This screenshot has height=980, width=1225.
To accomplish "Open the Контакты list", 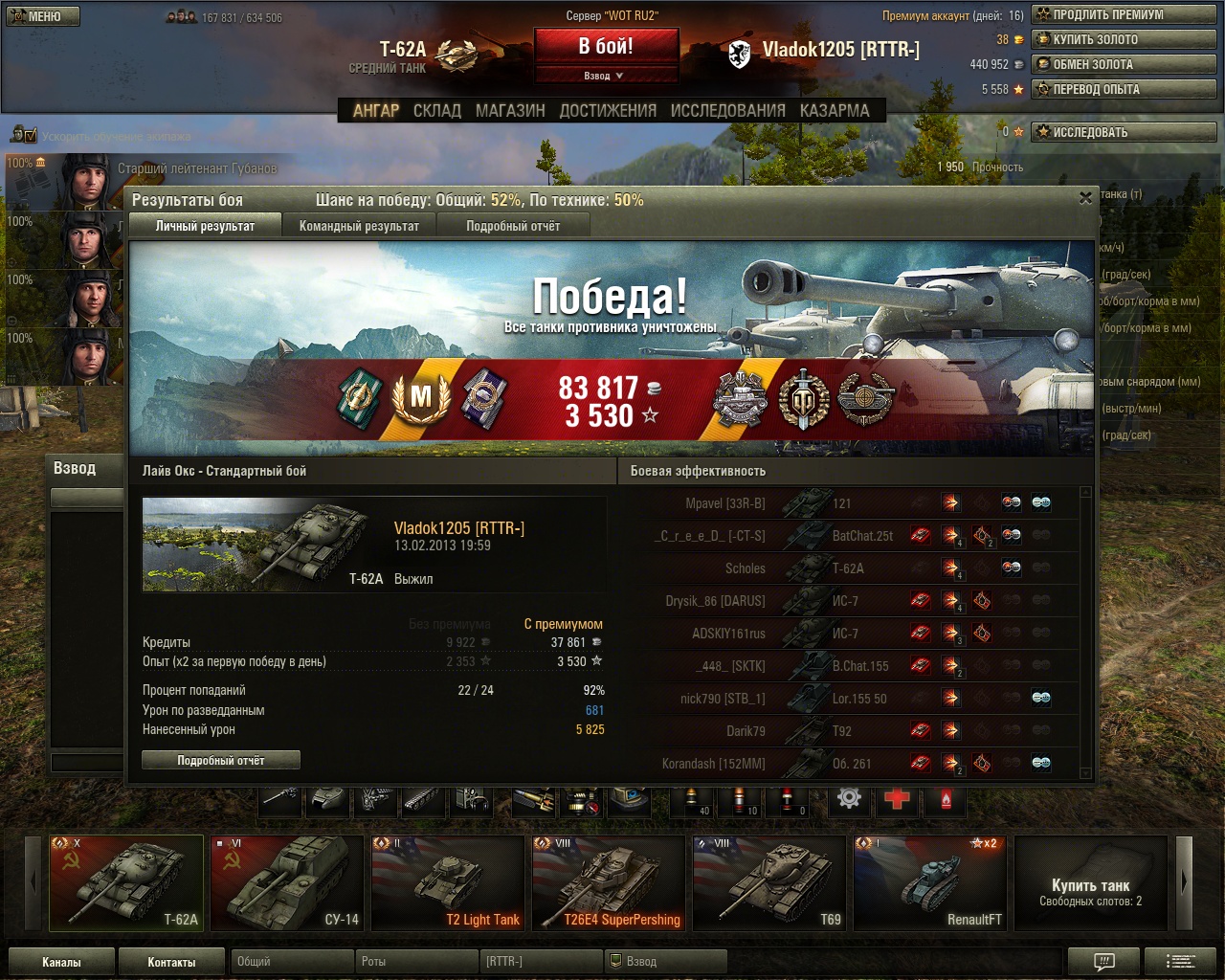I will [x=171, y=962].
